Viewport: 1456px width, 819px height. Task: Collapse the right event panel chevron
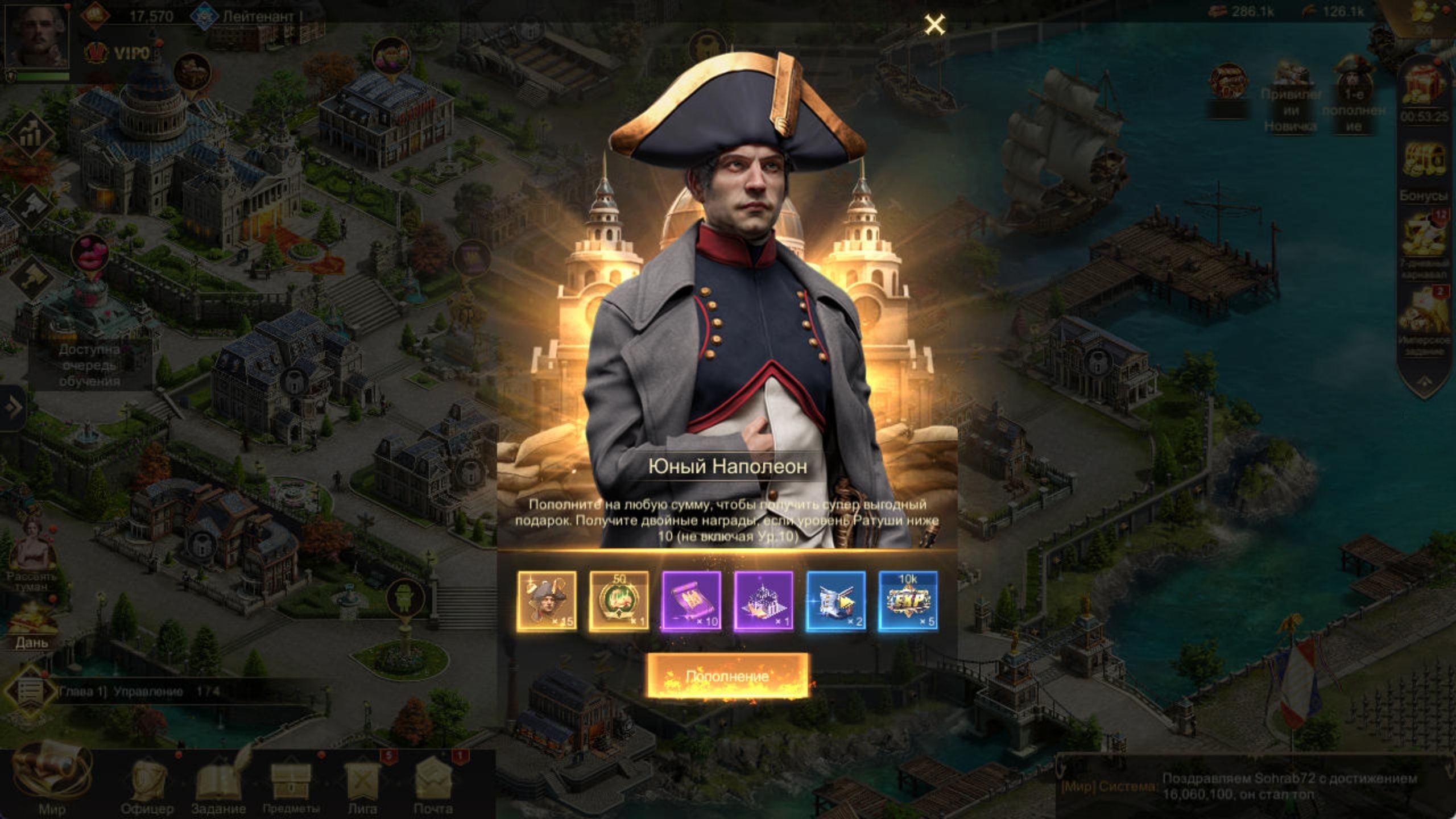1425,382
